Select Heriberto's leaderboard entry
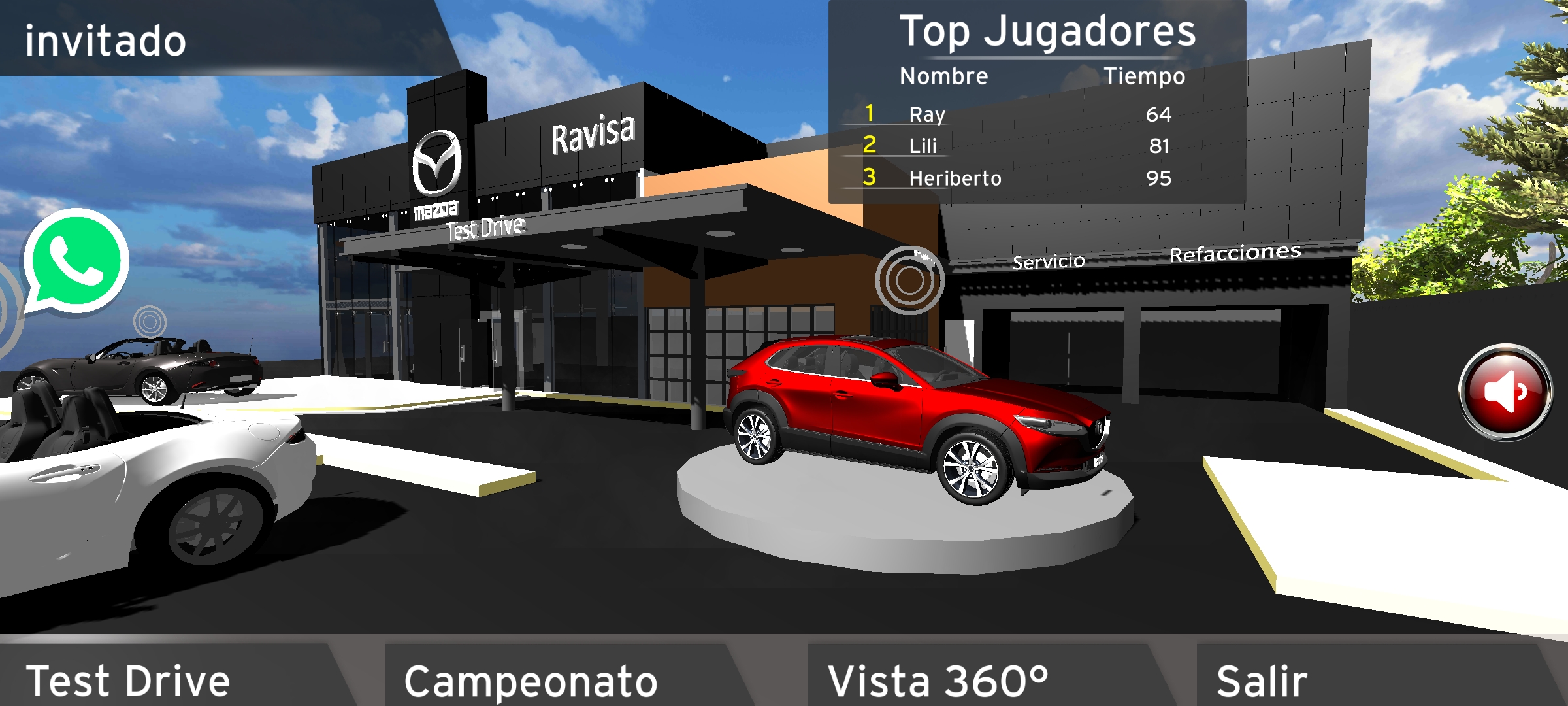This screenshot has width=1568, height=706. 1019,178
